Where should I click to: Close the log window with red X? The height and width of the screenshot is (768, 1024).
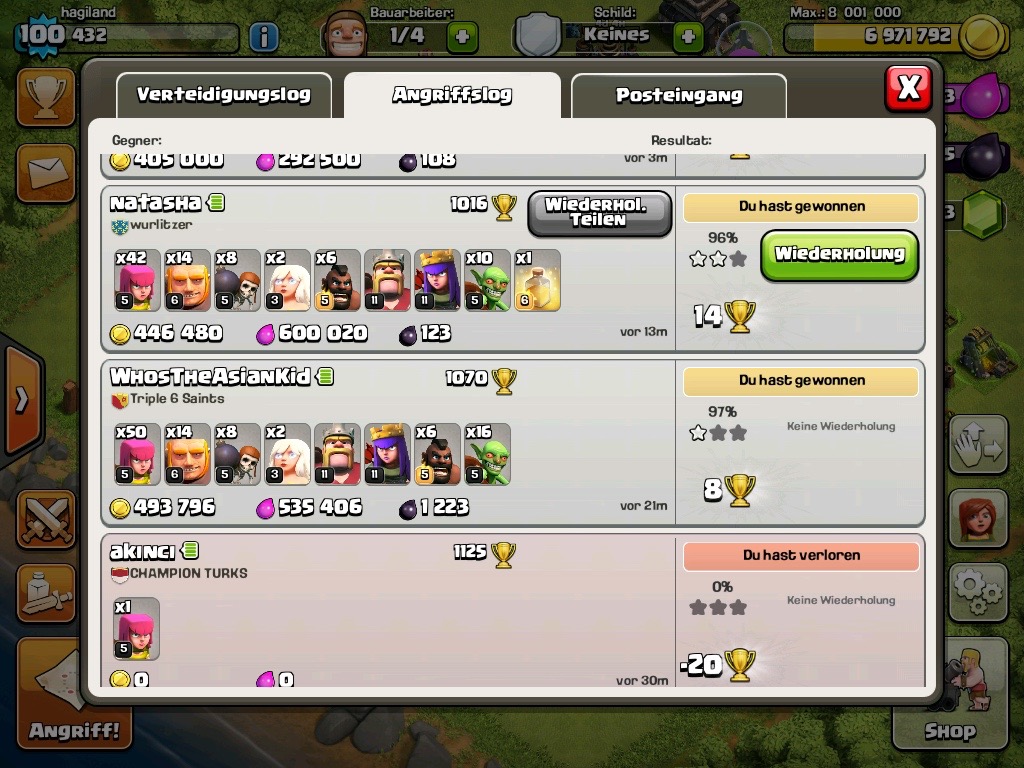click(x=908, y=88)
